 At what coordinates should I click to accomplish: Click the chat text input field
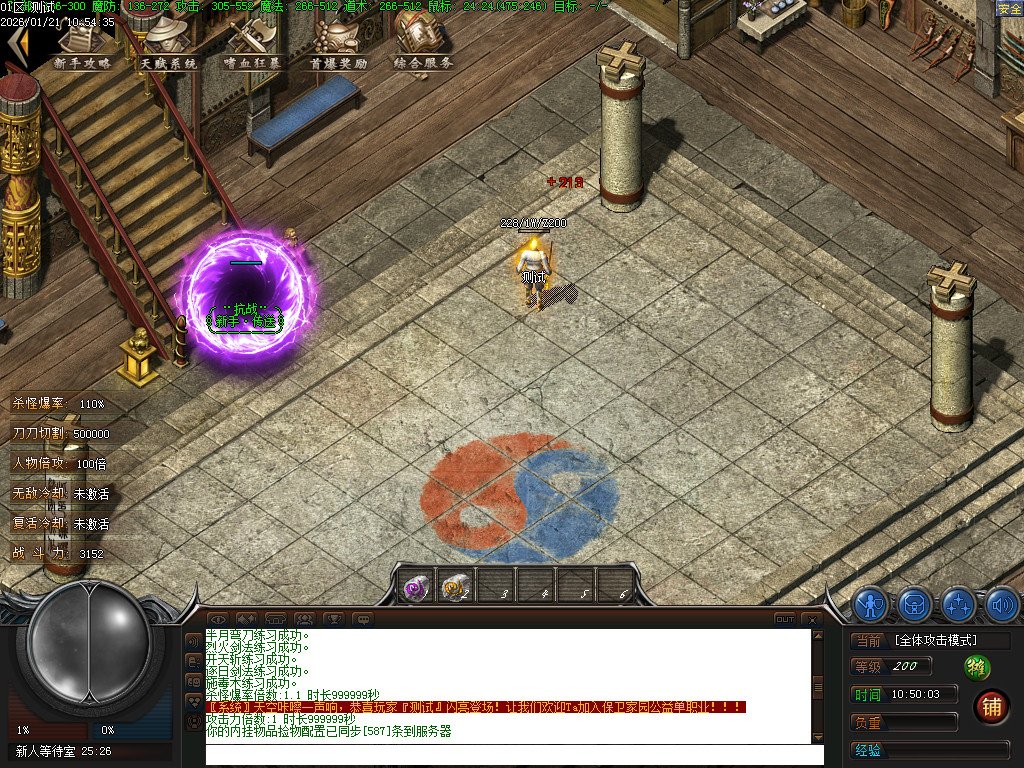507,755
